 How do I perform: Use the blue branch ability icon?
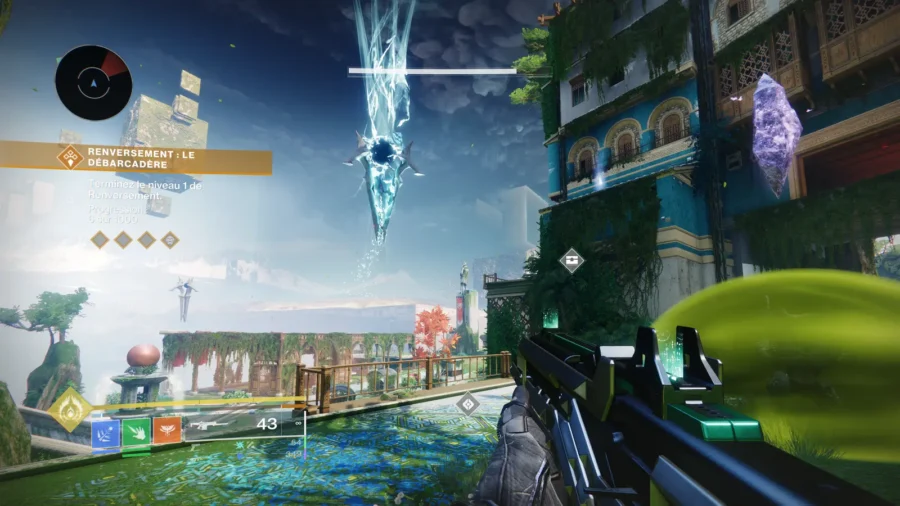106,432
